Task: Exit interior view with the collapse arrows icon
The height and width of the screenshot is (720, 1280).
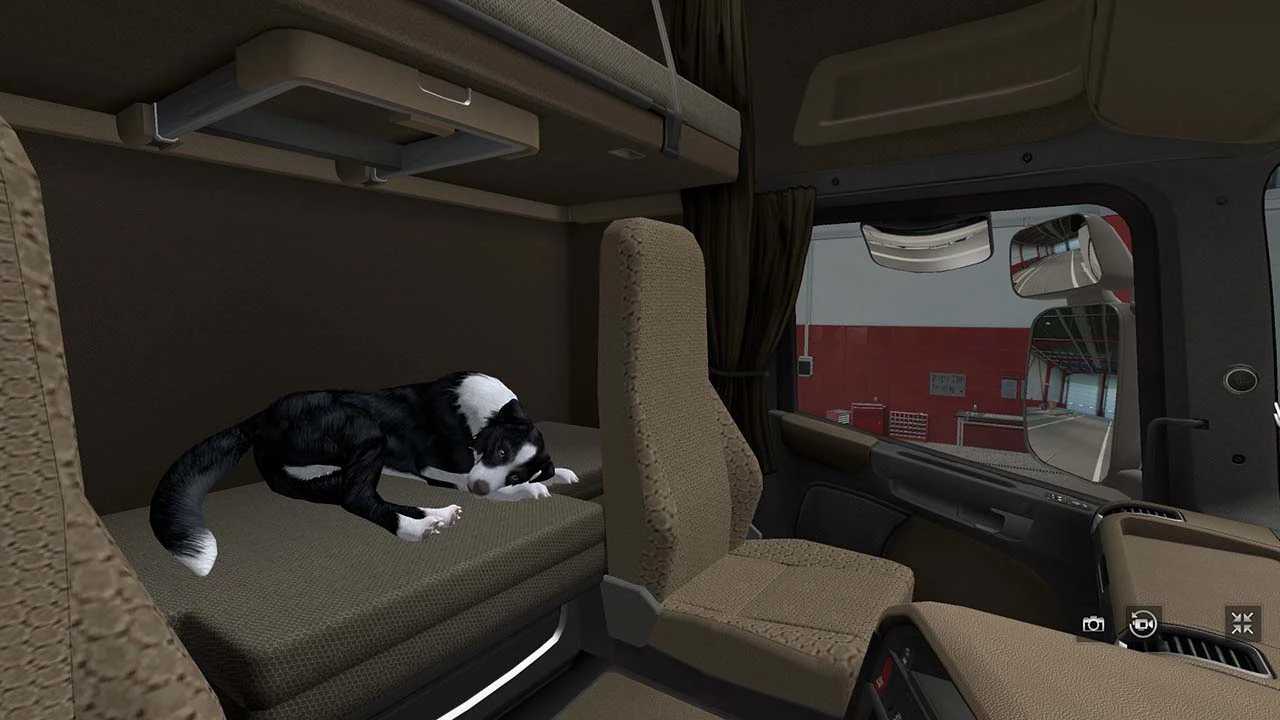Action: coord(1240,624)
